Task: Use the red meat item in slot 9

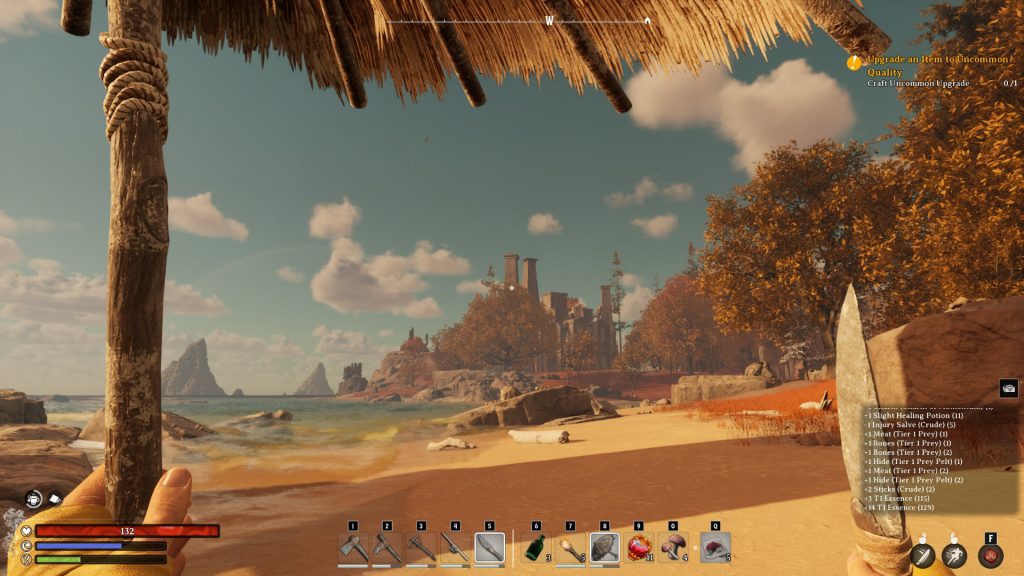Action: coord(639,548)
